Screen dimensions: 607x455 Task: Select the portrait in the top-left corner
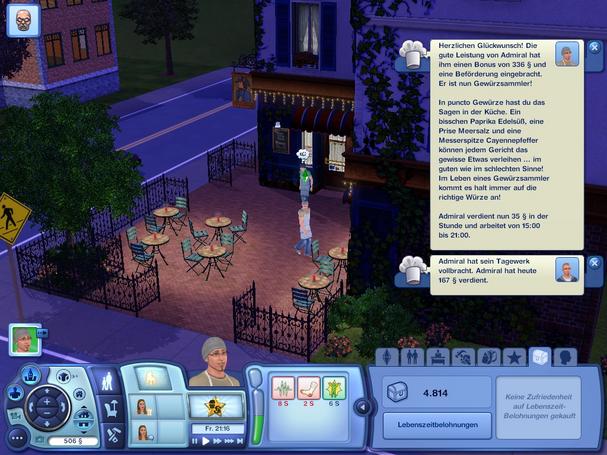pos(23,21)
